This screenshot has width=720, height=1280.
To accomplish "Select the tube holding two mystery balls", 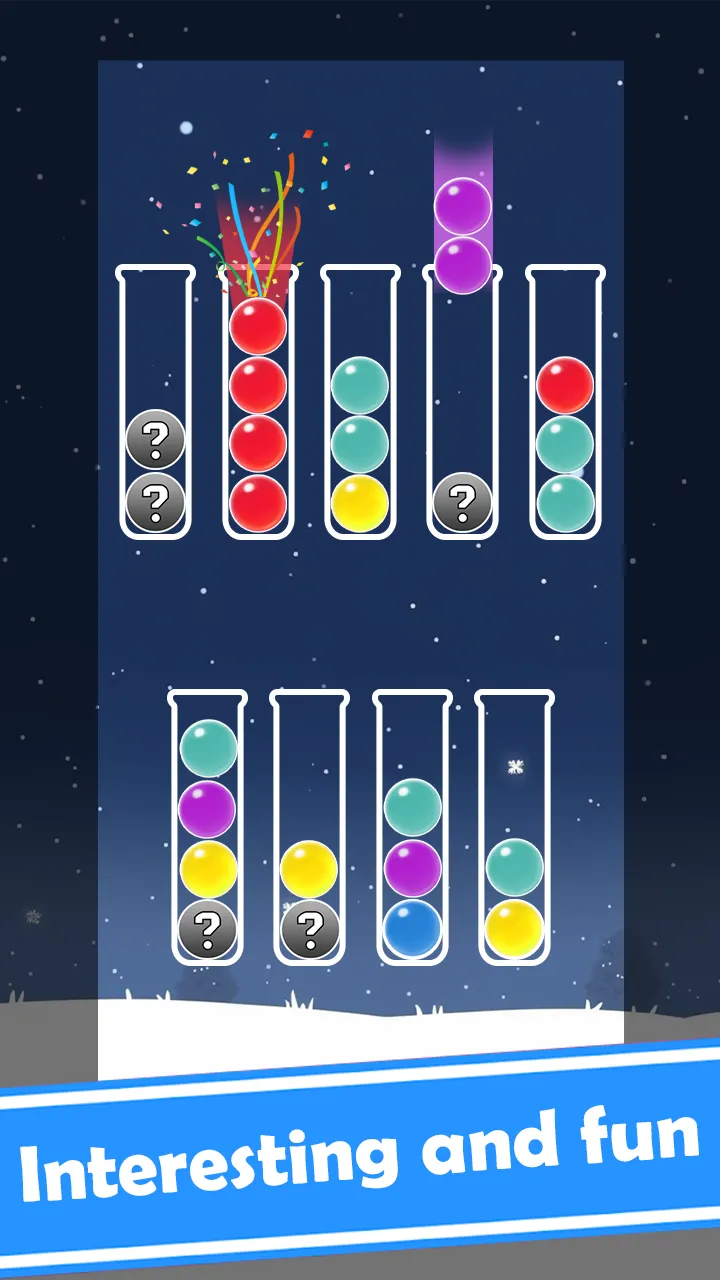I will point(155,403).
